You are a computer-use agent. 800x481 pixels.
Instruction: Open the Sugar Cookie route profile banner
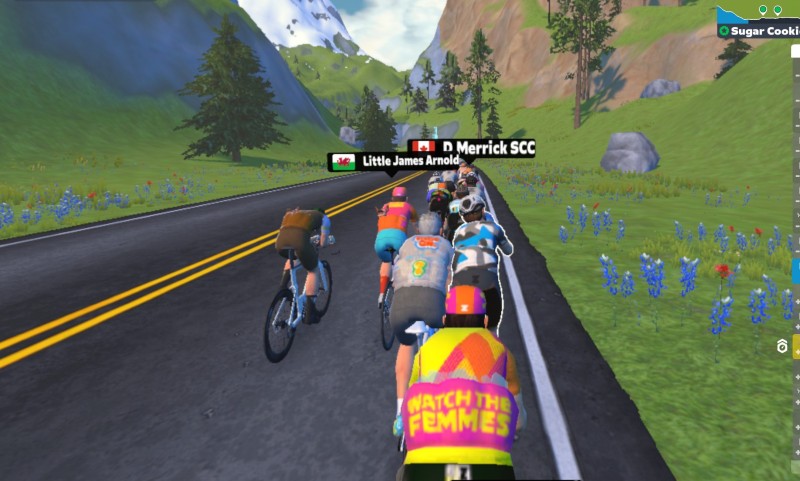coord(760,31)
